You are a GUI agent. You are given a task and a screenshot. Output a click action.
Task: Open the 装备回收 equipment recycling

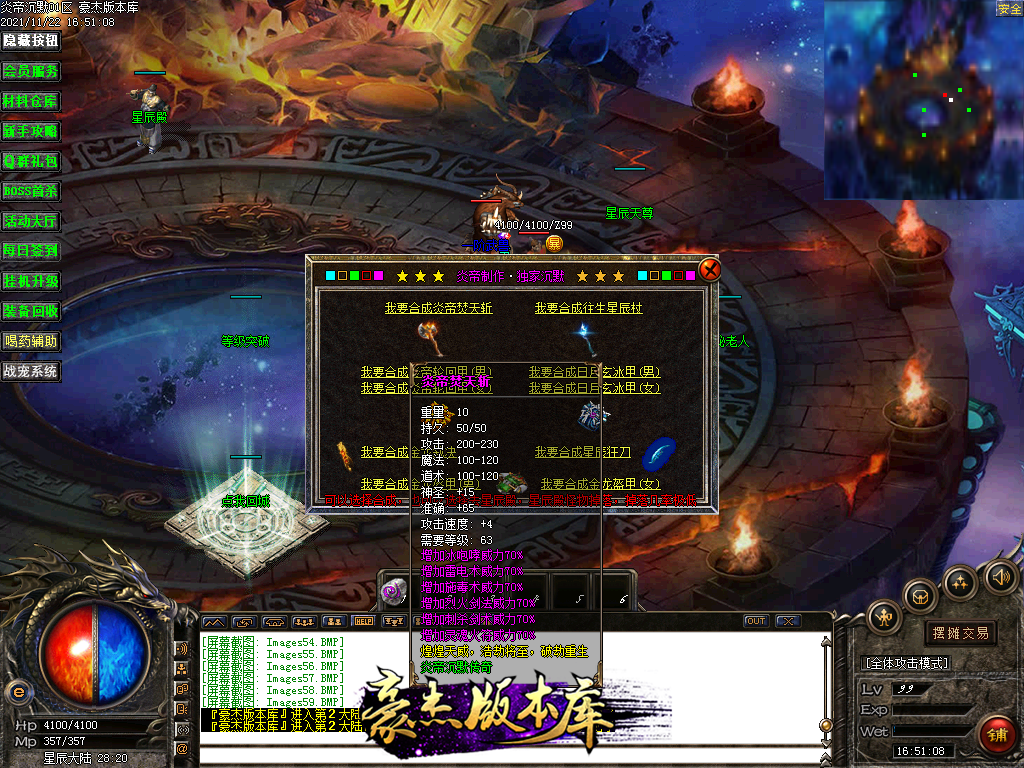[x=30, y=311]
